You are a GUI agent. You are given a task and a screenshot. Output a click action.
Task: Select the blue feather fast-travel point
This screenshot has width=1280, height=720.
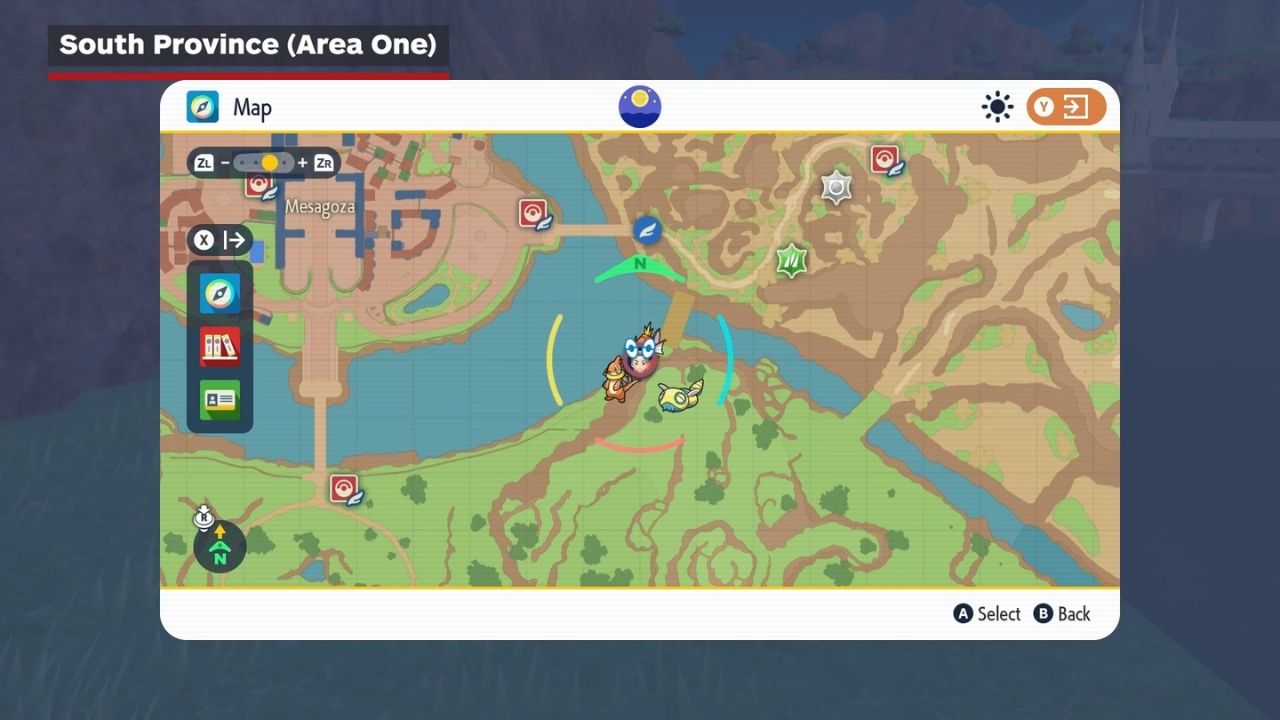coord(648,230)
